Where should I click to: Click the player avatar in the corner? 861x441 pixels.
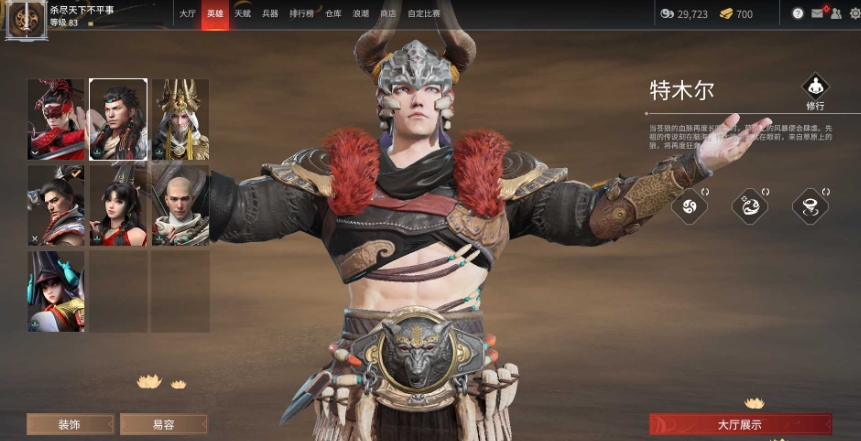[x=24, y=19]
